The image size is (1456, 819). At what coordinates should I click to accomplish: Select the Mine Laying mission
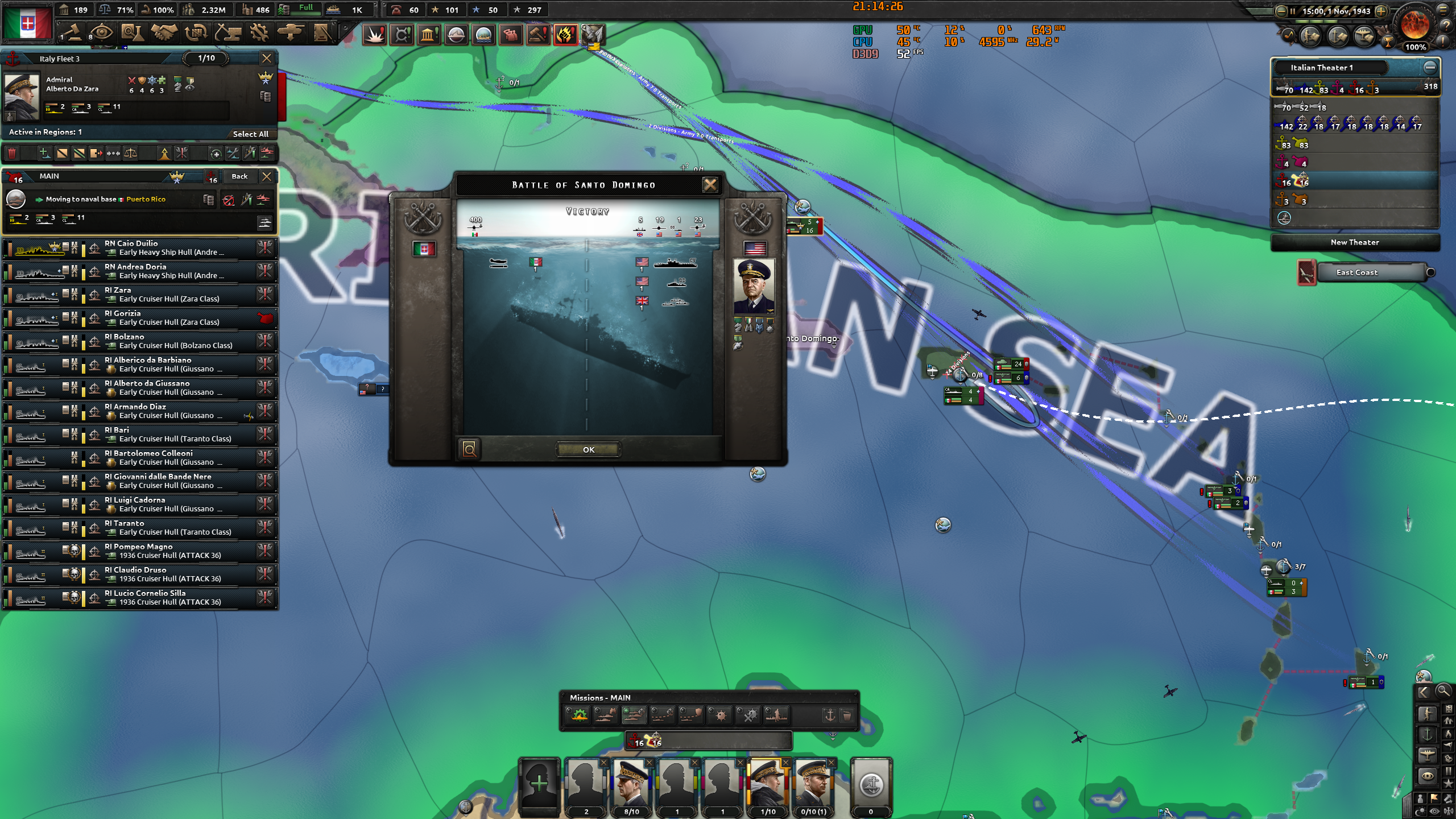tap(719, 715)
